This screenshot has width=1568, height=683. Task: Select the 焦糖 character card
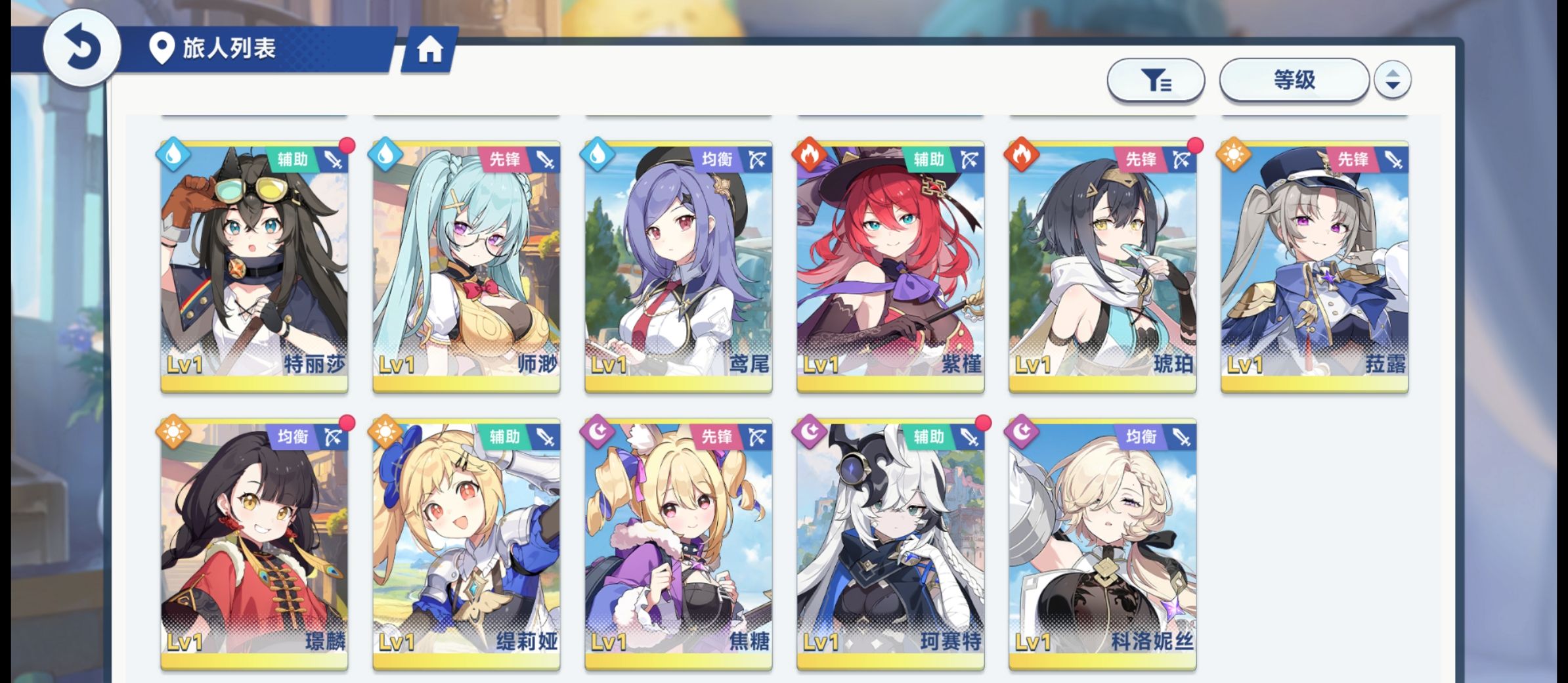point(678,544)
